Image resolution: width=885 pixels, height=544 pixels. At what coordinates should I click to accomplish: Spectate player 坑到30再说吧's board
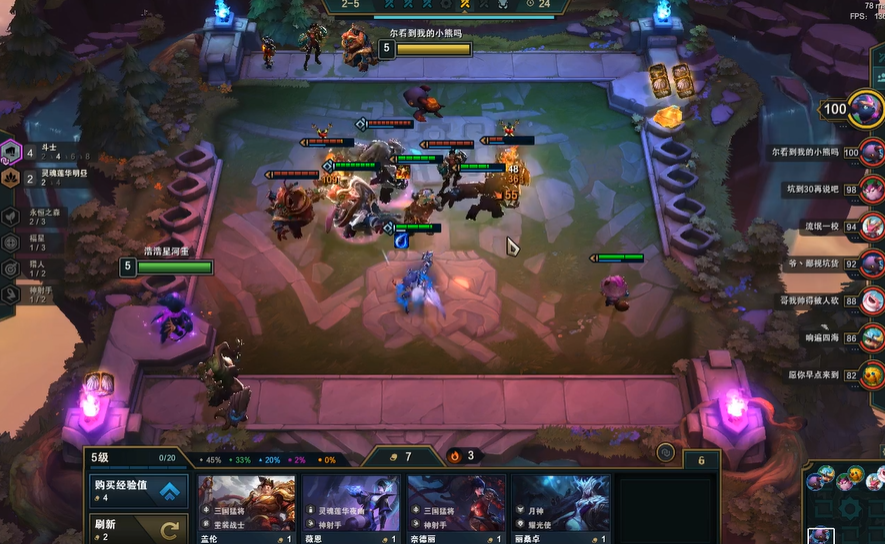pyautogui.click(x=872, y=189)
